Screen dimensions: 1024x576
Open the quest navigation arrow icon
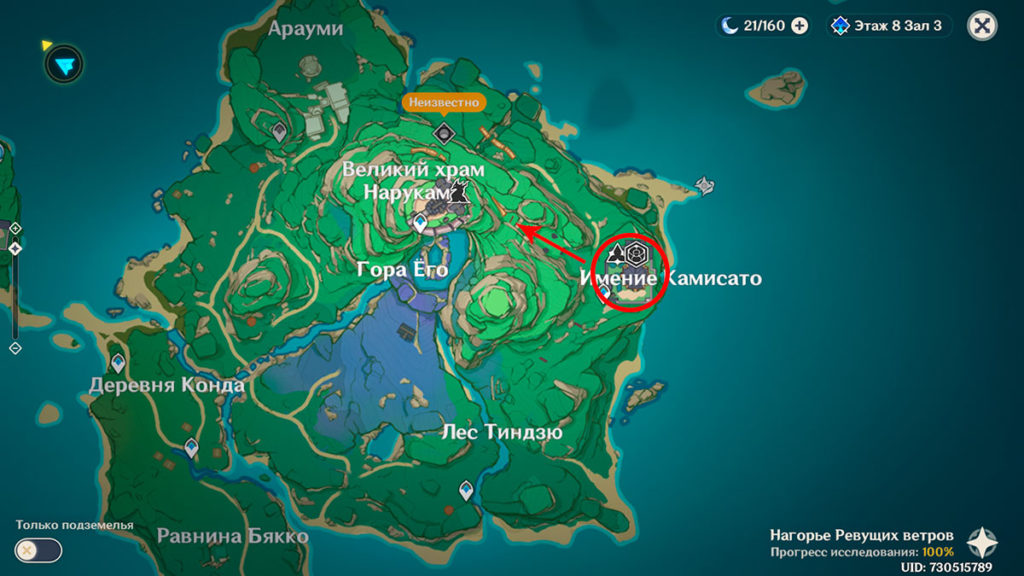pyautogui.click(x=63, y=64)
